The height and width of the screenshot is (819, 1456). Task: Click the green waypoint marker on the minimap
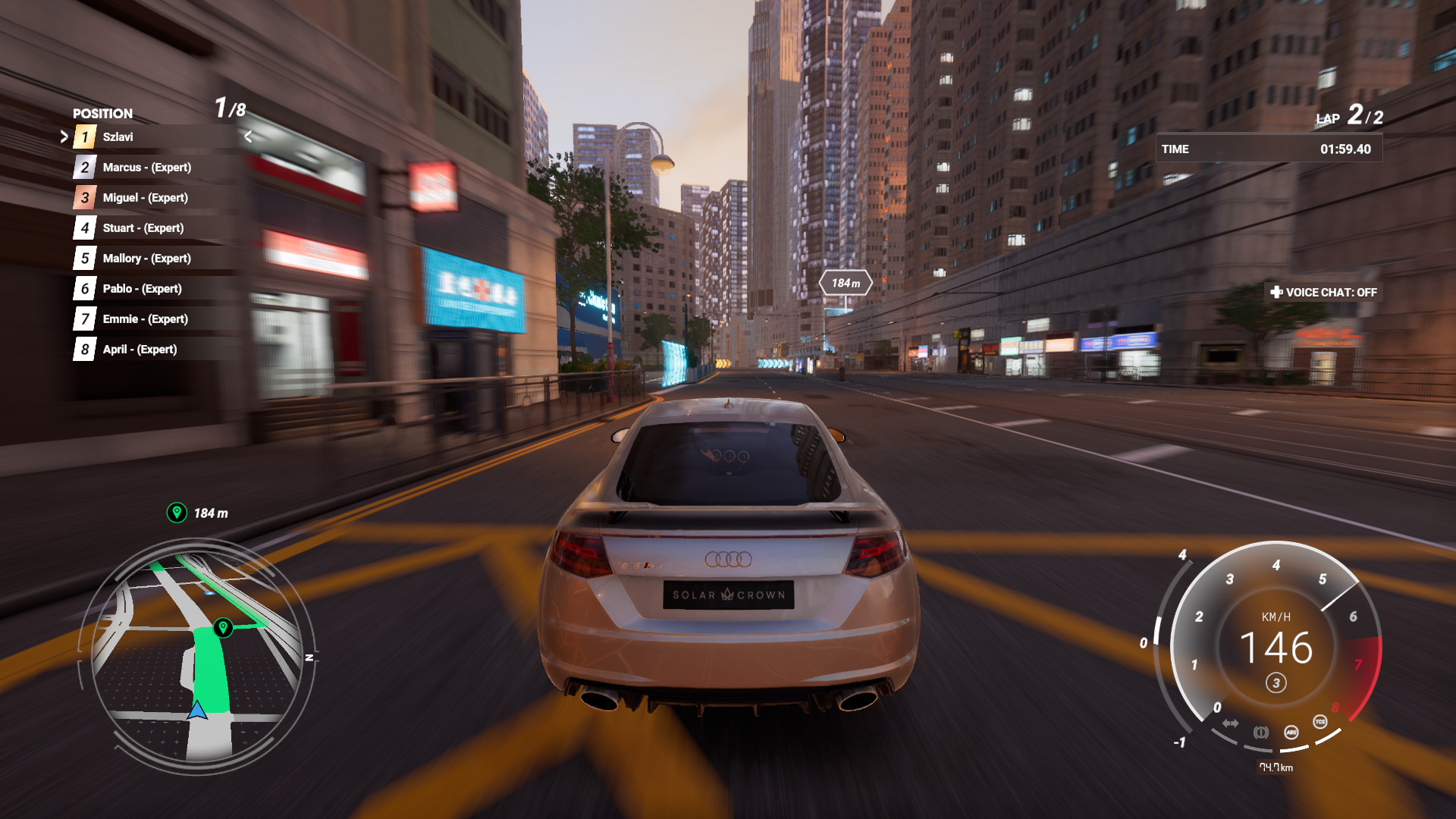click(x=222, y=627)
